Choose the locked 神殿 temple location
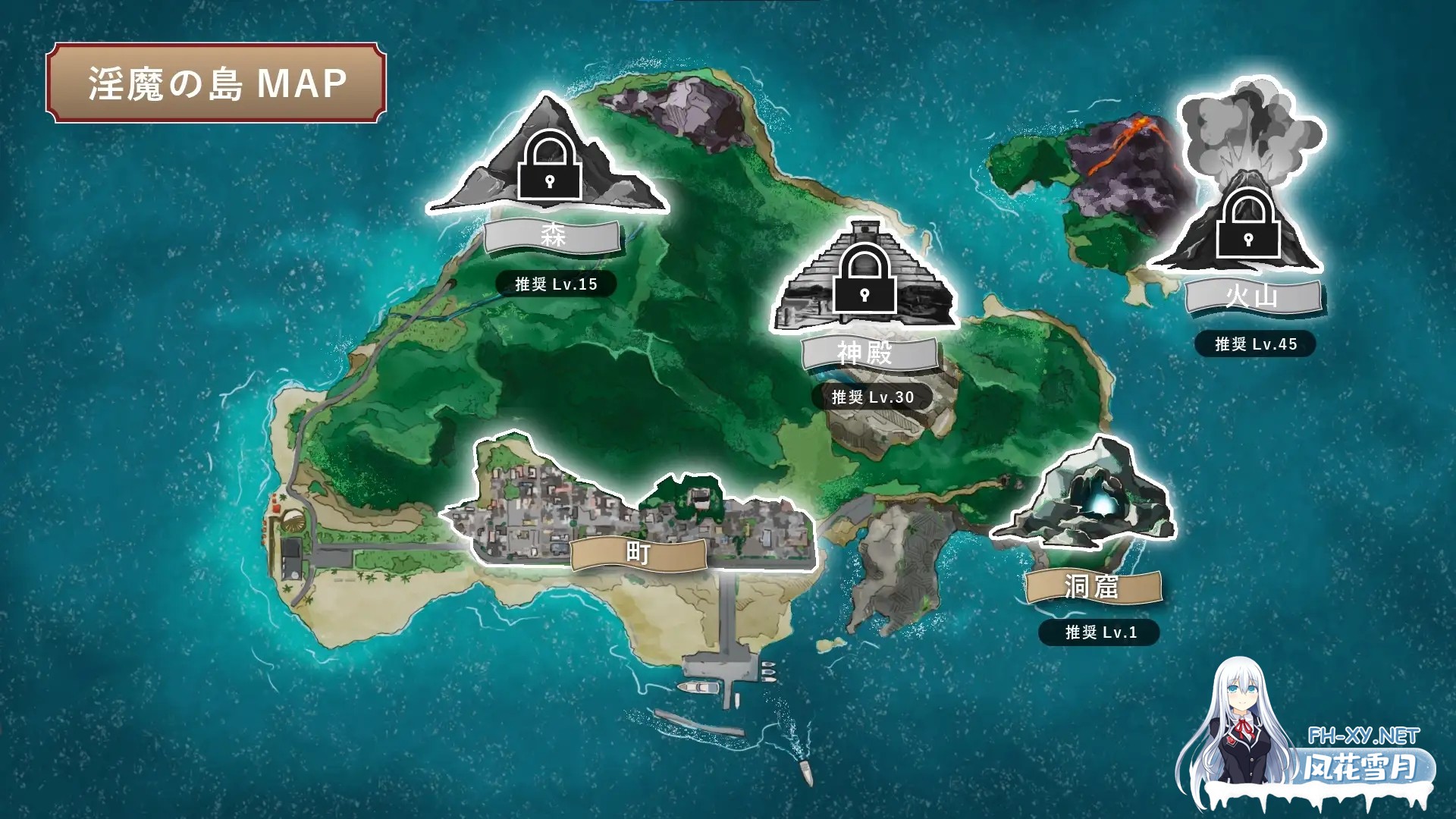Image resolution: width=1456 pixels, height=819 pixels. tap(864, 278)
